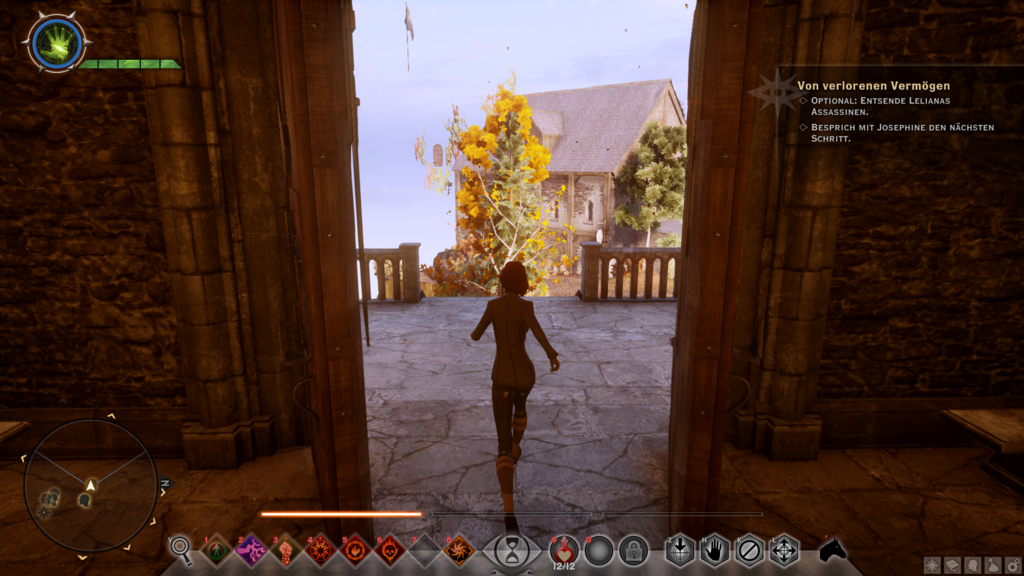Viewport: 1024px width, 576px height.
Task: Choose the four-arrow move command icon
Action: pos(784,549)
